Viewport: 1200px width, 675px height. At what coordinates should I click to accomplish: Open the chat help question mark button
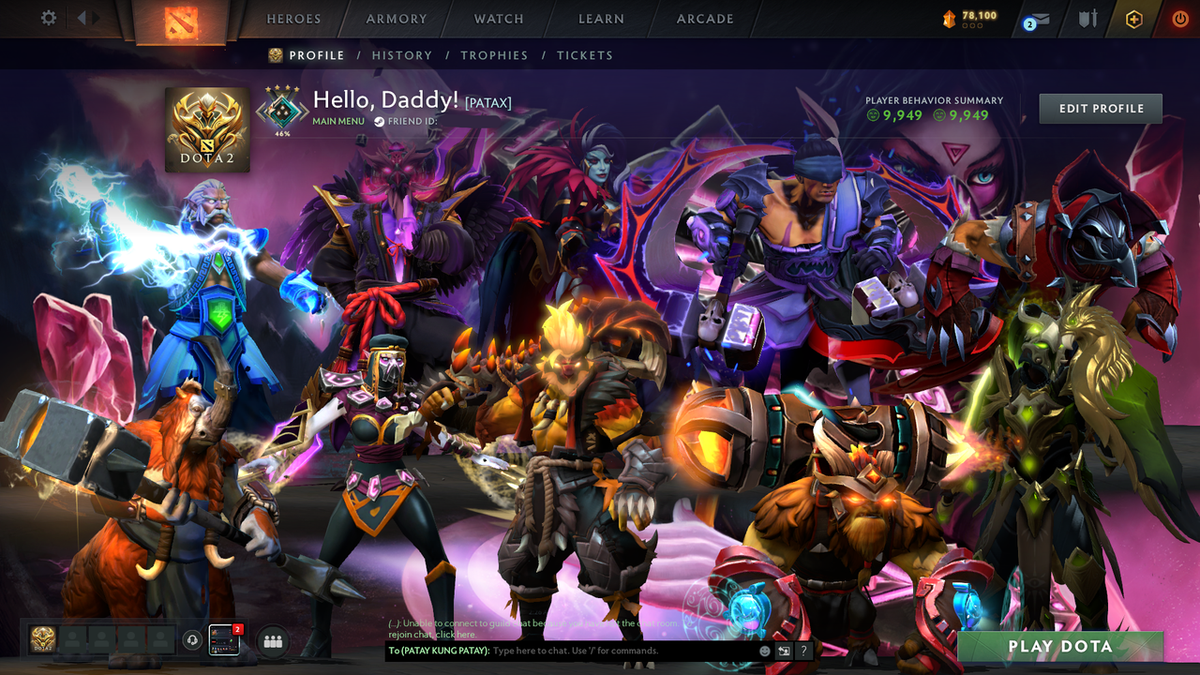[x=803, y=651]
